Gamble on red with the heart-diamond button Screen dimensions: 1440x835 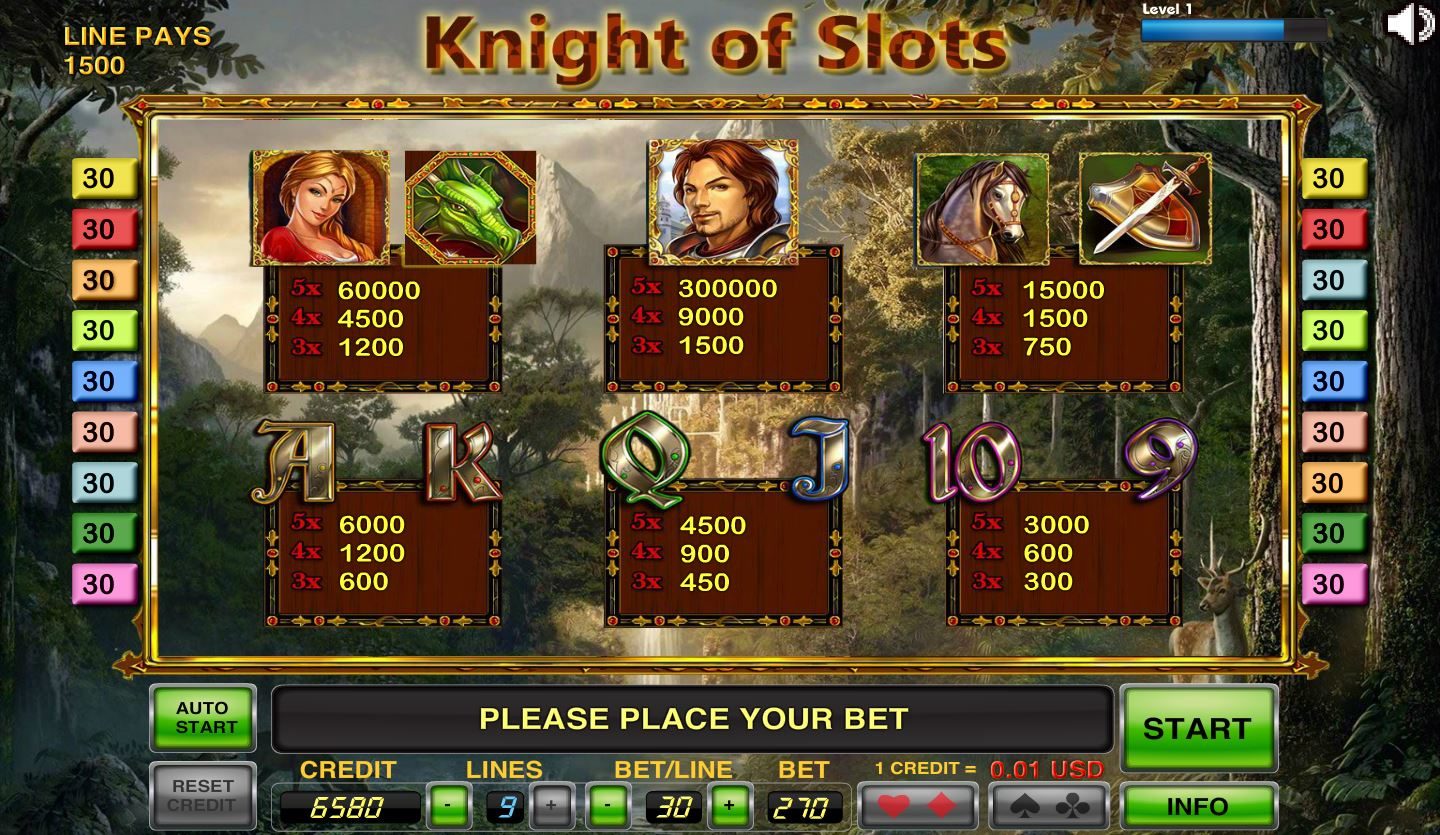tap(919, 806)
